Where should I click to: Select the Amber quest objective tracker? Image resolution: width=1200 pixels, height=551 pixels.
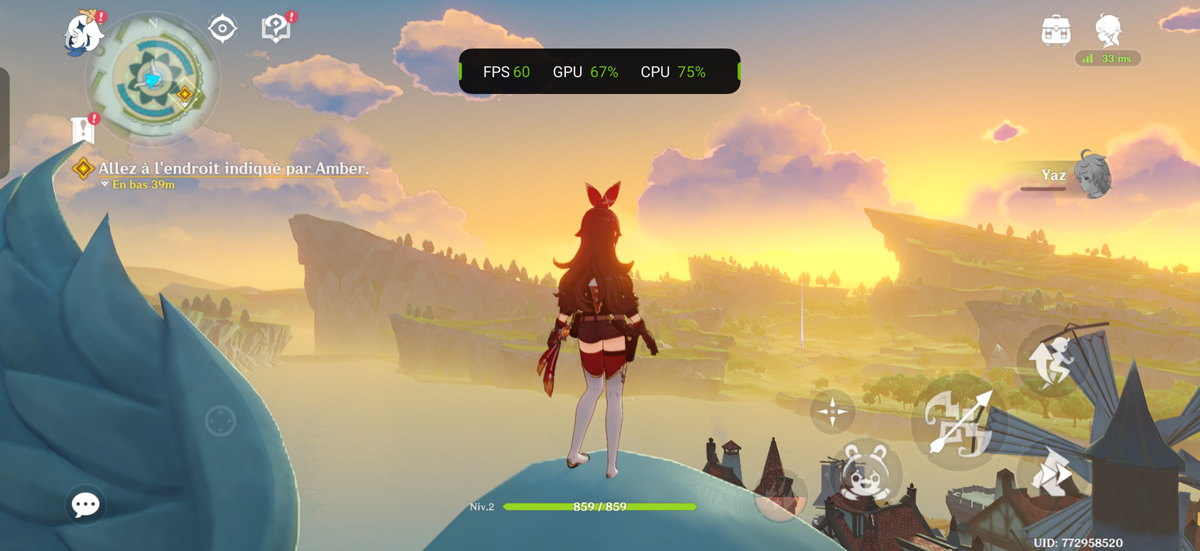pos(232,169)
